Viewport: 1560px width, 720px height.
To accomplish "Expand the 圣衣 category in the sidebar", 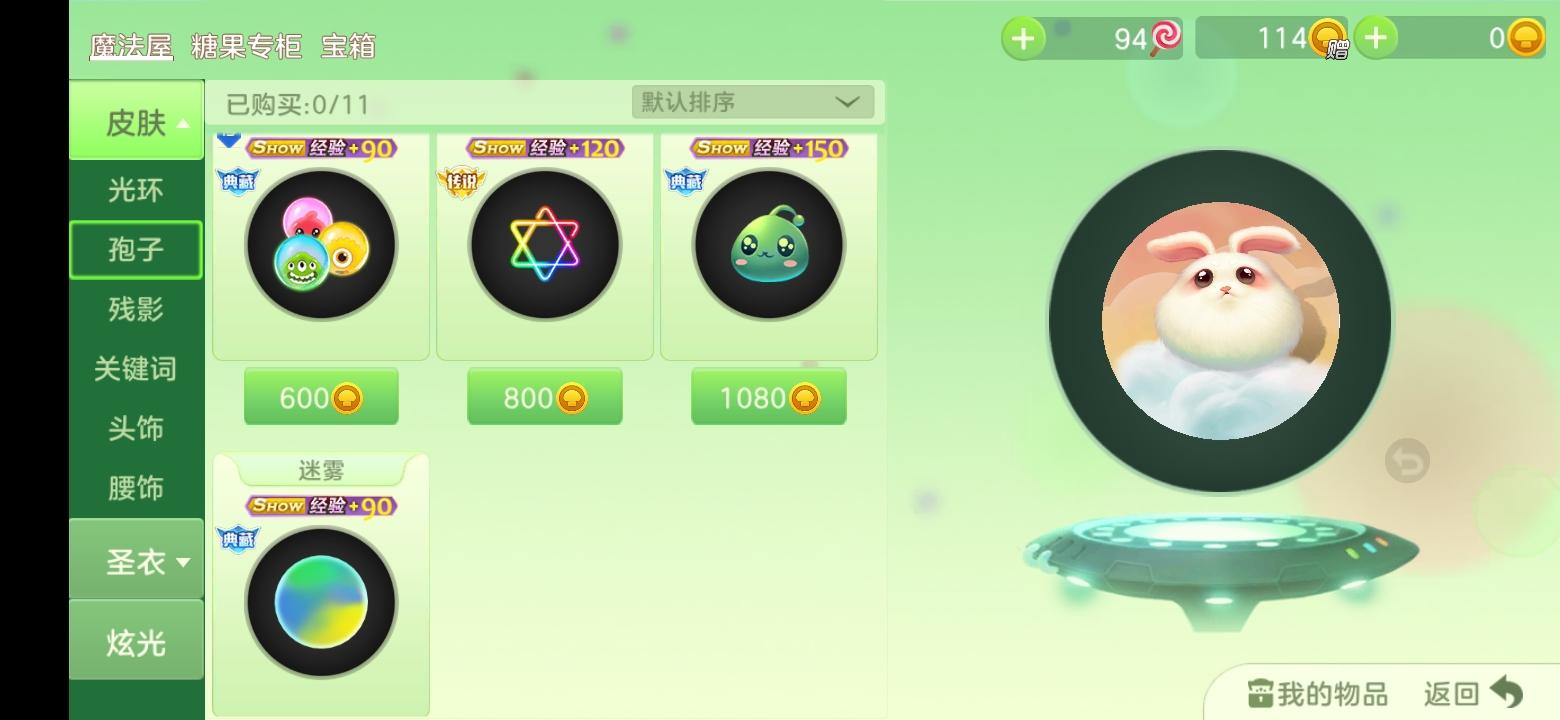I will [136, 560].
